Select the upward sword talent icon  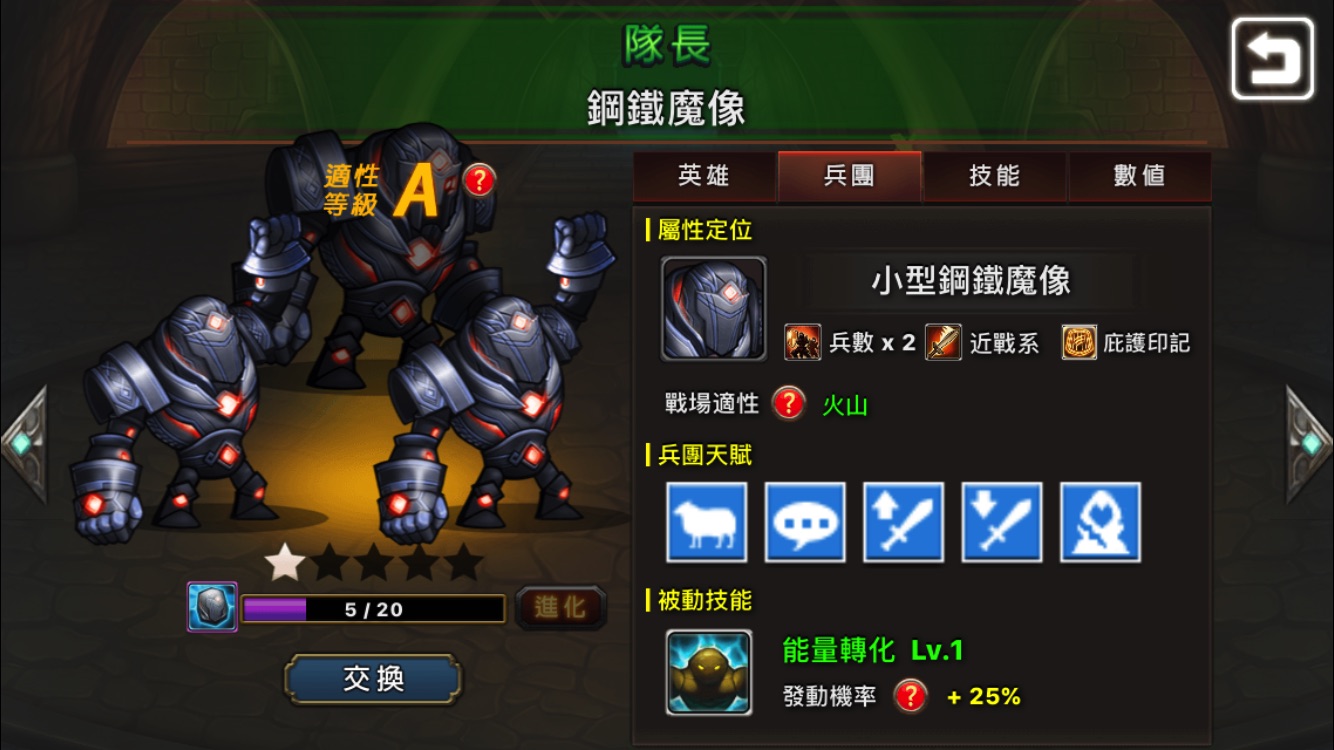point(904,523)
